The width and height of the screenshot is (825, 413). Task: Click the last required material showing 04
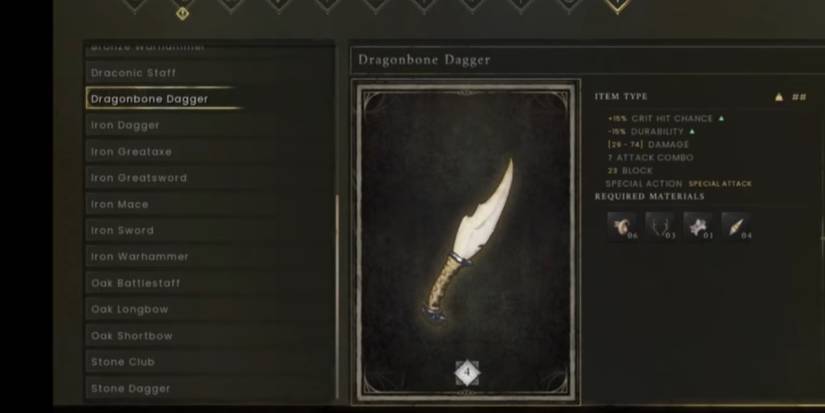(x=736, y=226)
